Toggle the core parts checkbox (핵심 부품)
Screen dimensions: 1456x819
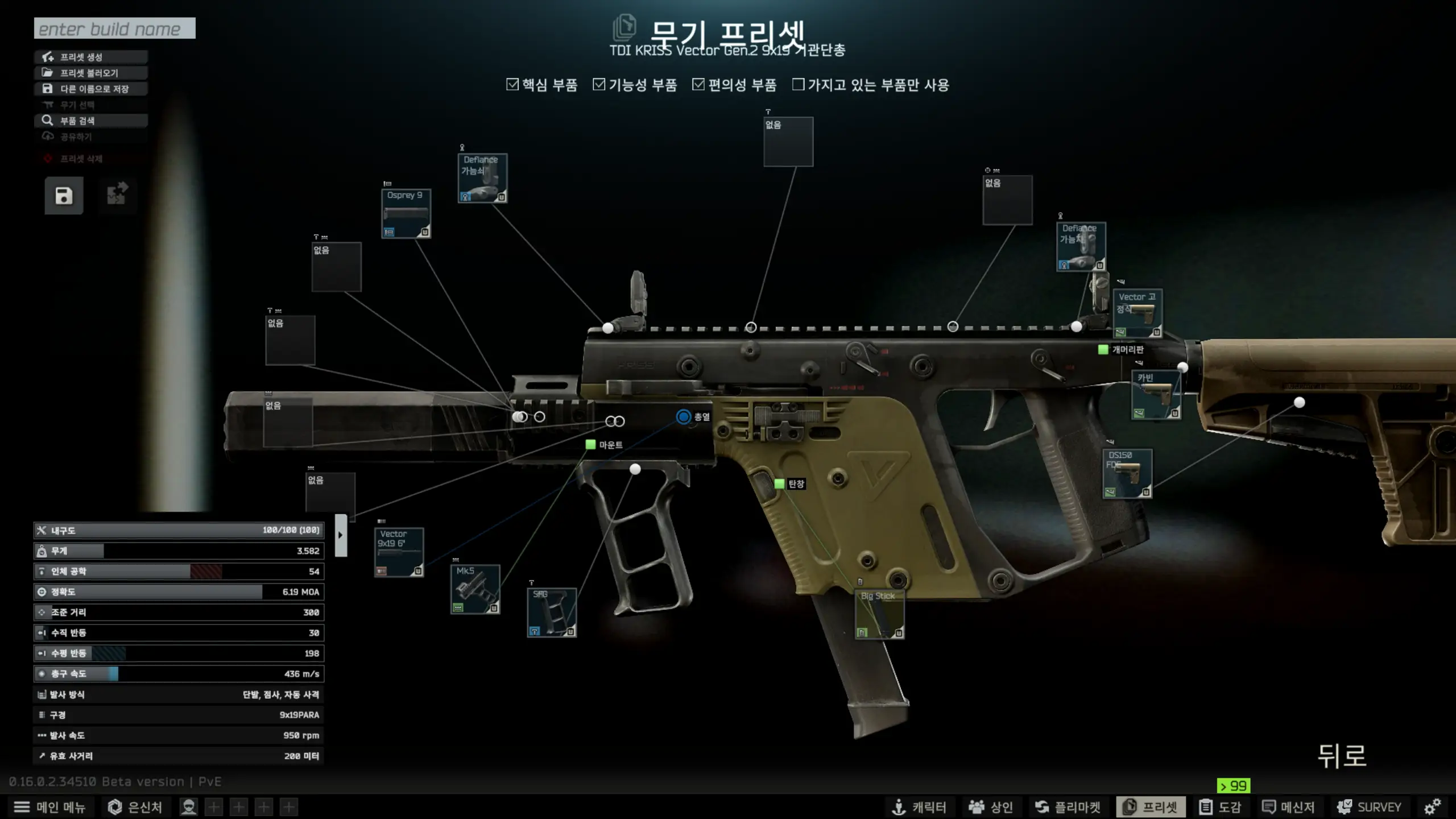click(x=512, y=85)
